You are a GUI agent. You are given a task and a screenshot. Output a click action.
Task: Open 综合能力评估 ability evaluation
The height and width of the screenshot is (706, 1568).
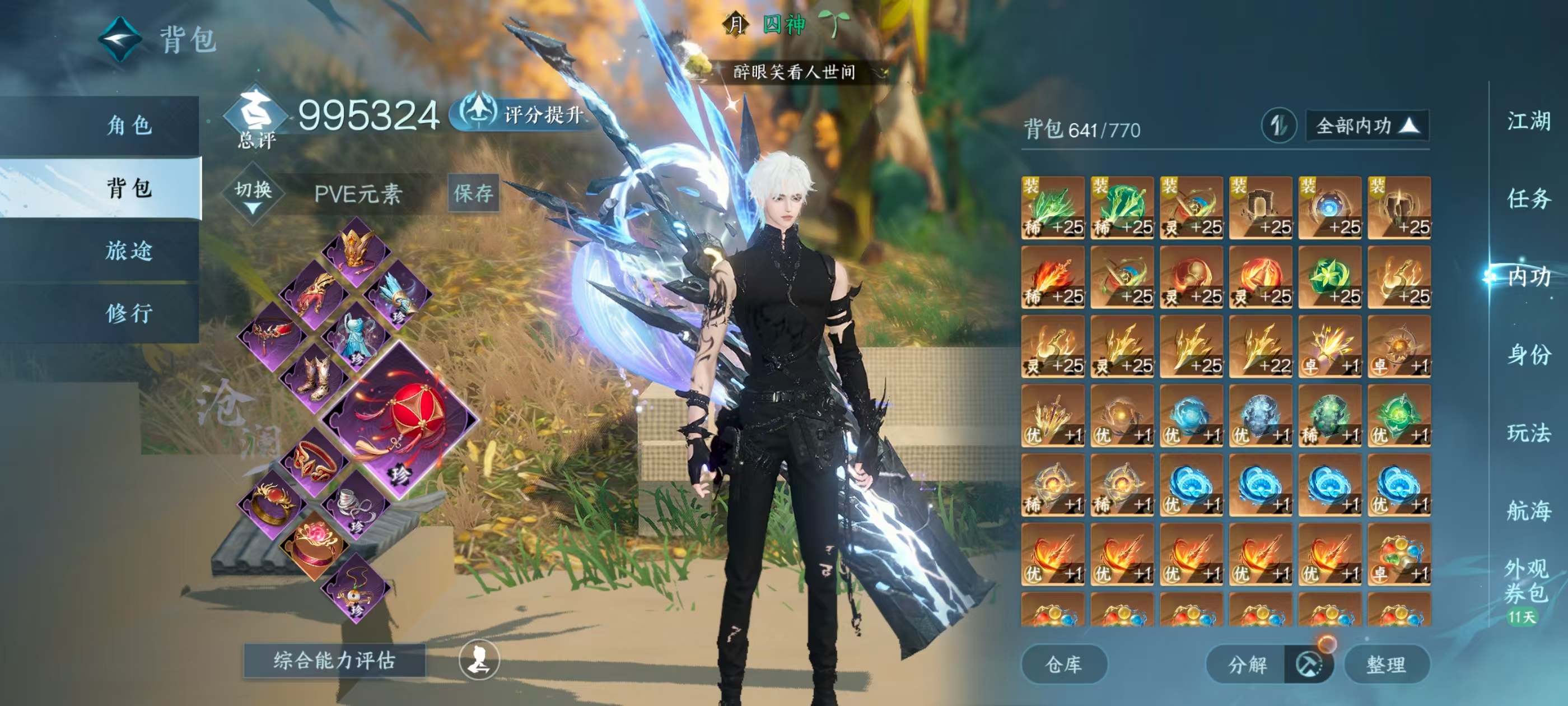pyautogui.click(x=334, y=660)
